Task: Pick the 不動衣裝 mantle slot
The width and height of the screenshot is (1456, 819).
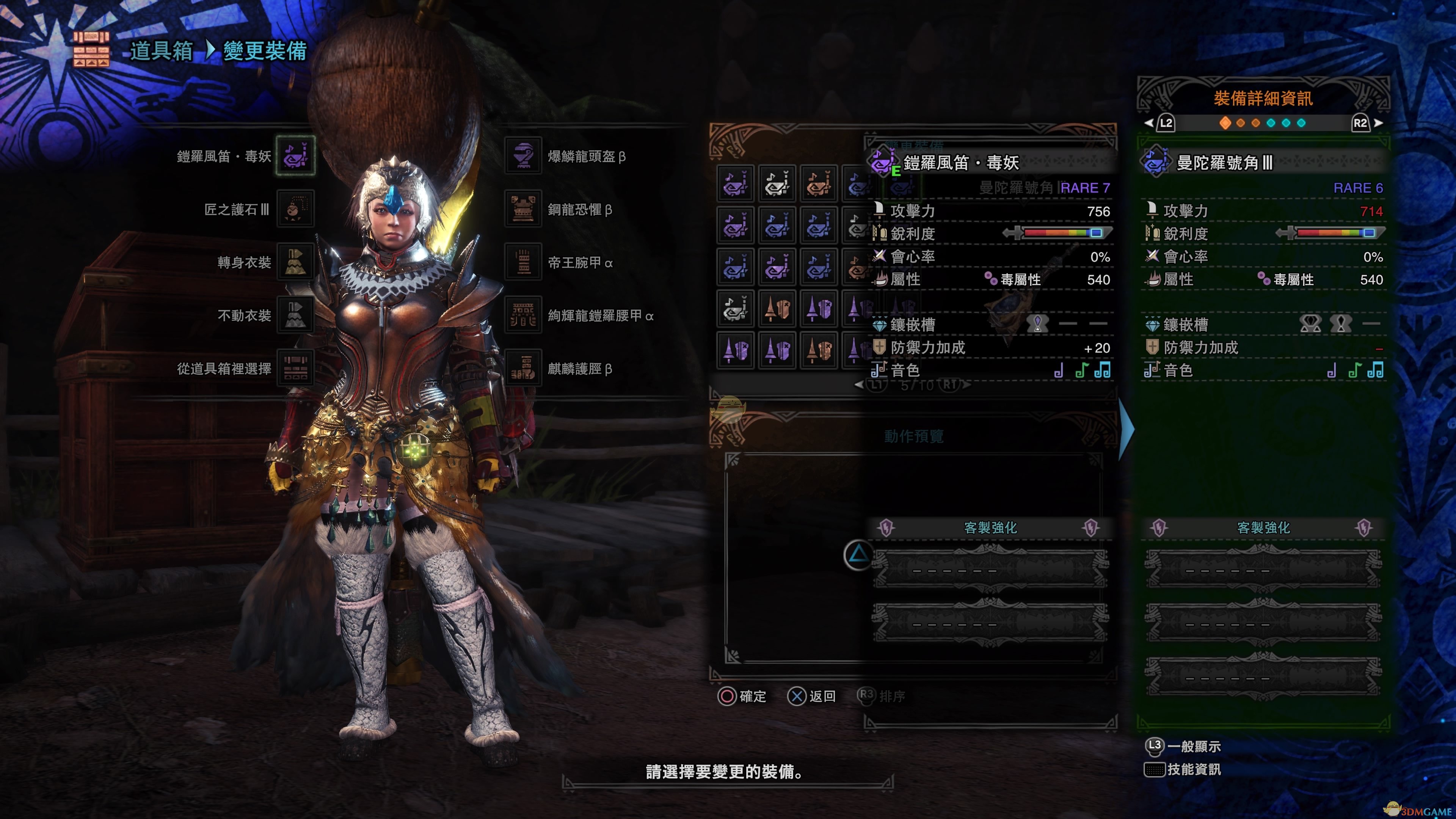Action: (x=295, y=315)
